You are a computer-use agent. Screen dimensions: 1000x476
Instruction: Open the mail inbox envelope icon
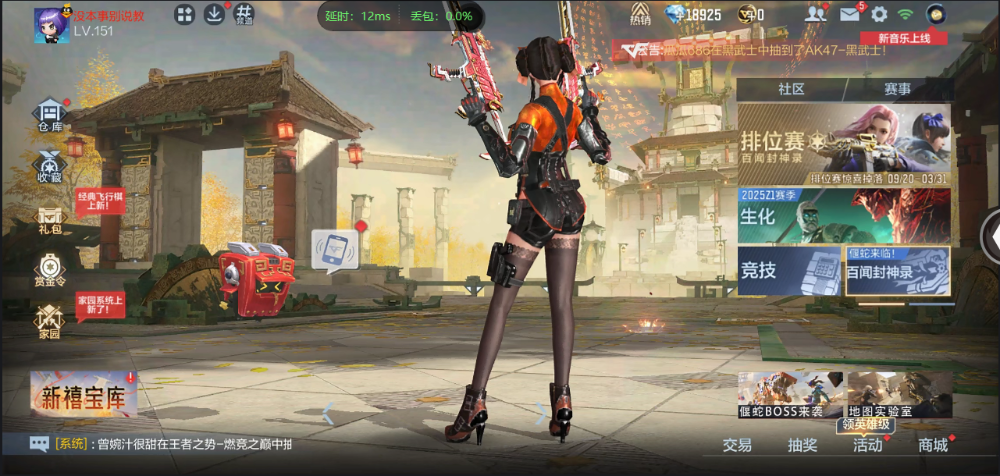tap(849, 14)
